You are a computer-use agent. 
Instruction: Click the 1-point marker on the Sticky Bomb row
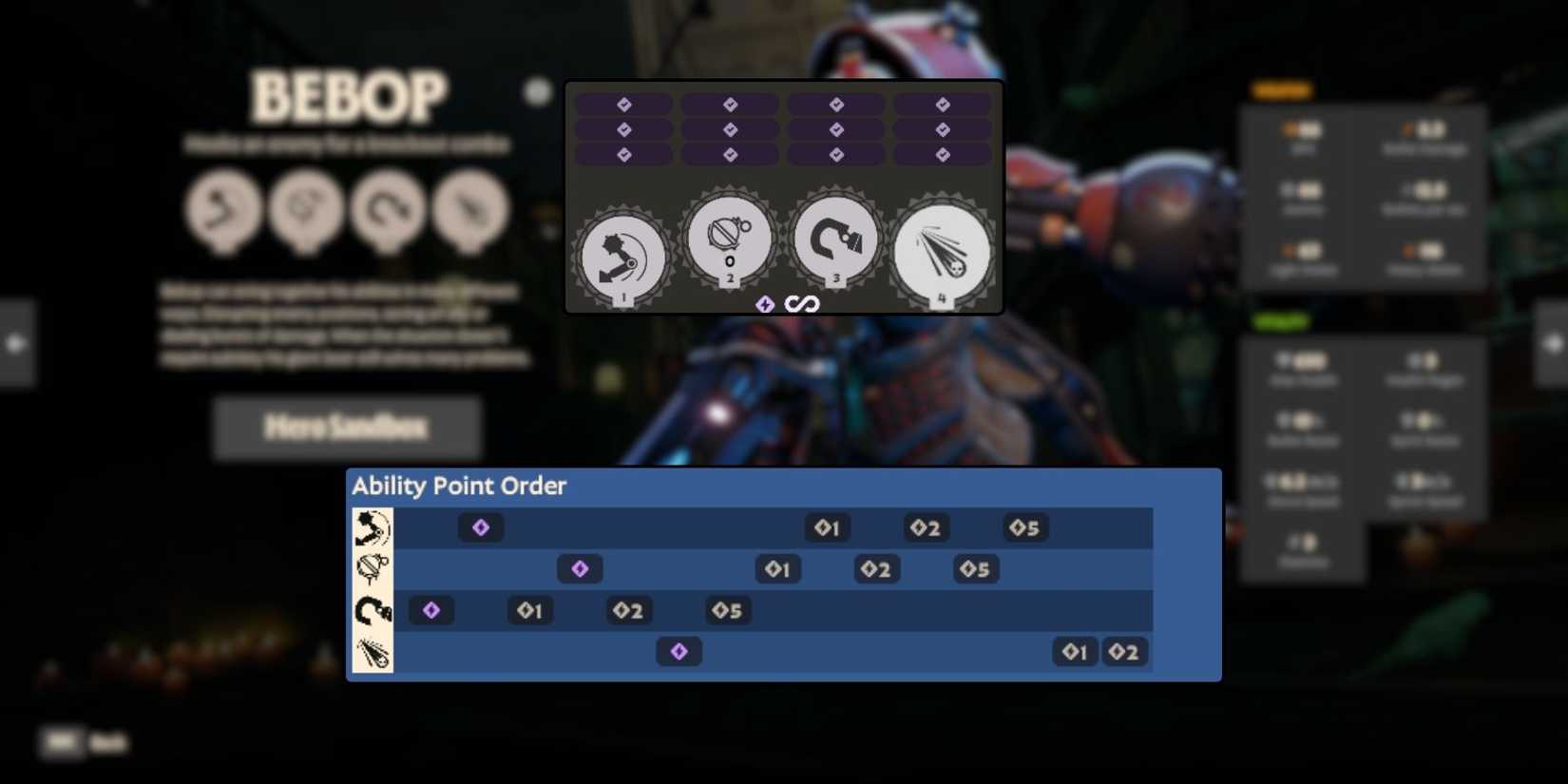coord(777,568)
